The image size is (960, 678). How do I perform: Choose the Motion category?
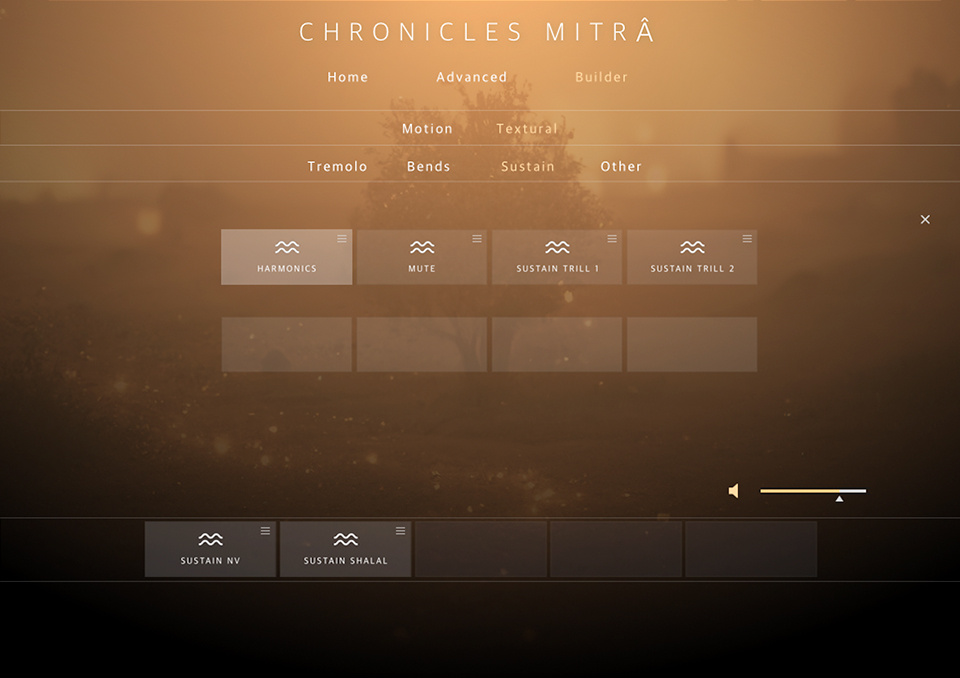click(x=427, y=129)
